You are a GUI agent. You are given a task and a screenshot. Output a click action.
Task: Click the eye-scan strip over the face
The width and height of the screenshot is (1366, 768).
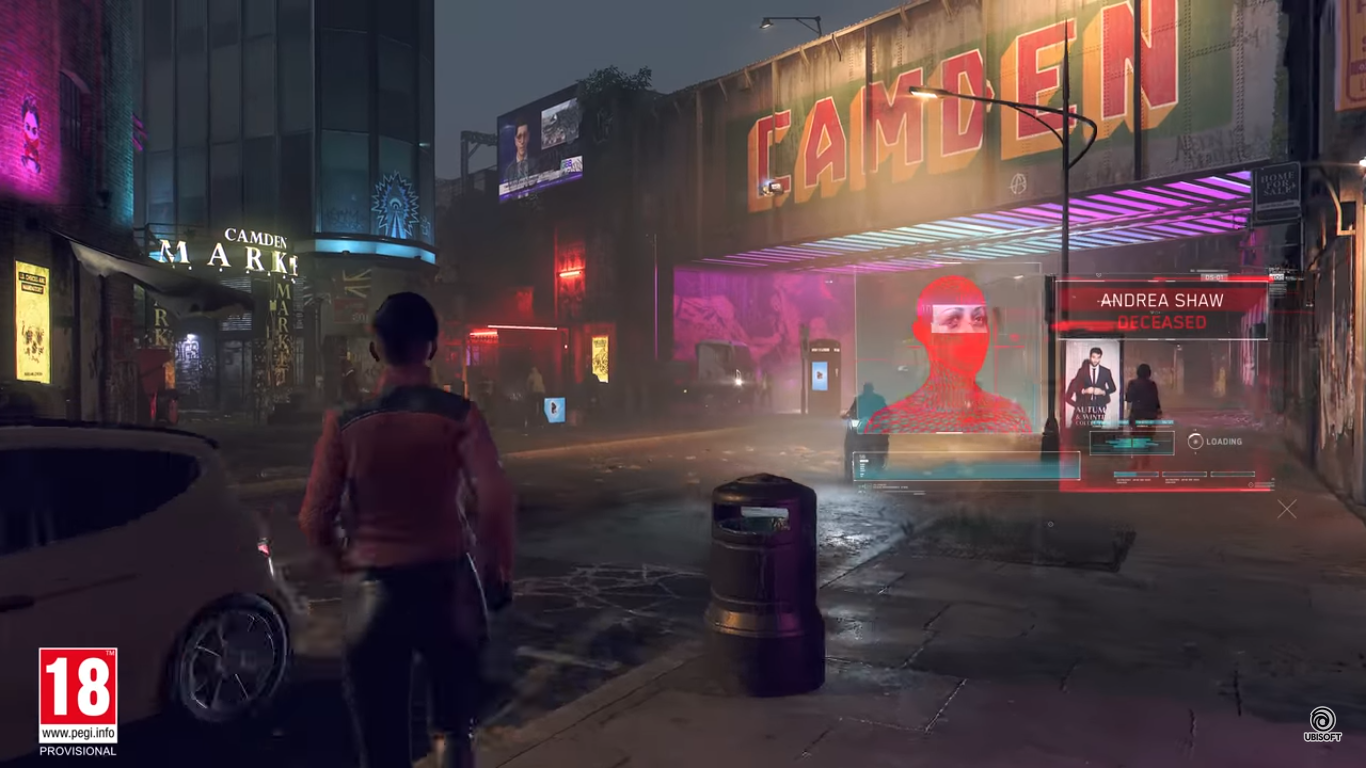coord(959,318)
